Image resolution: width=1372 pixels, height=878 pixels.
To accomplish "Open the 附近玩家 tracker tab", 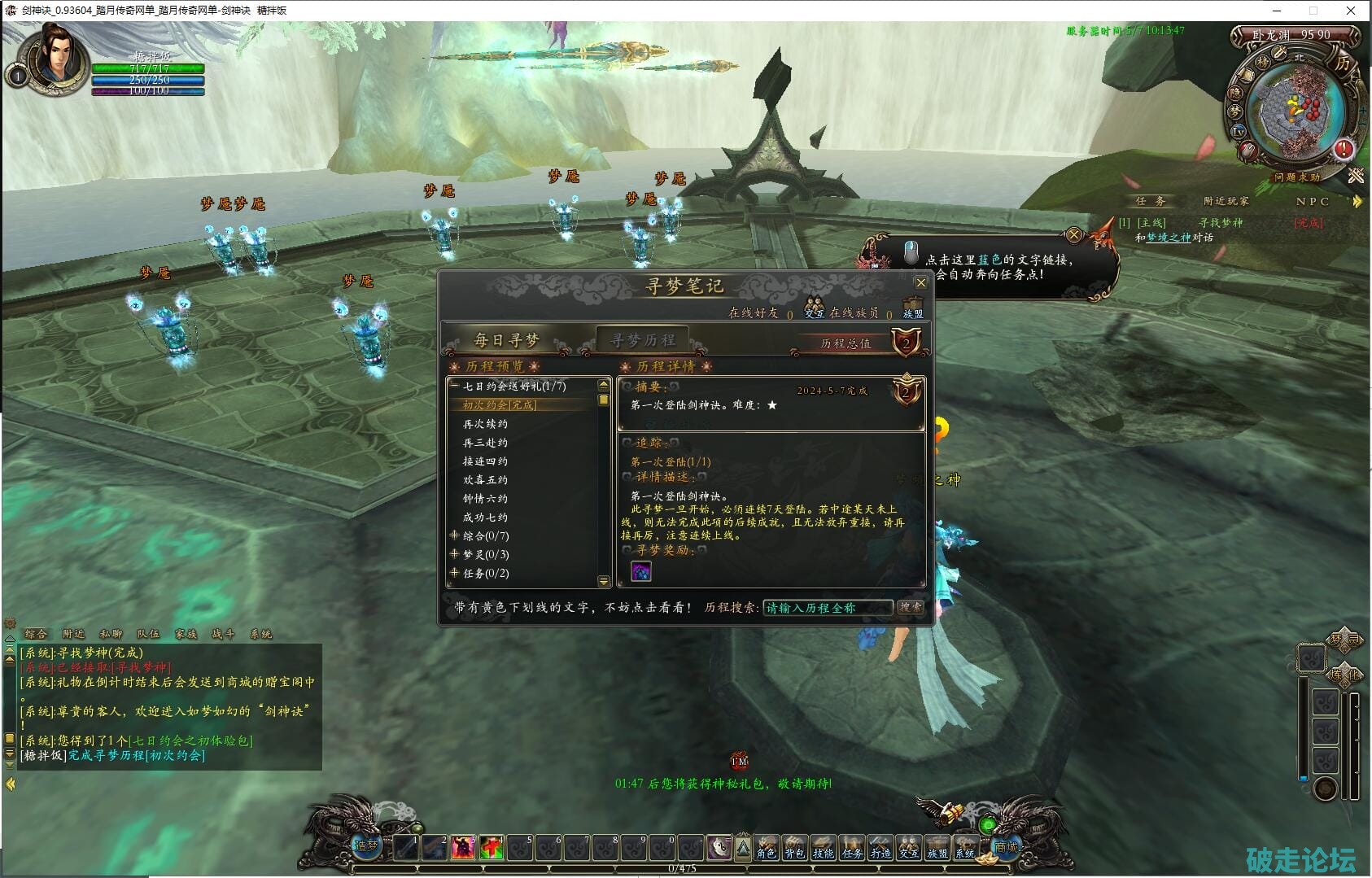I will (1226, 201).
